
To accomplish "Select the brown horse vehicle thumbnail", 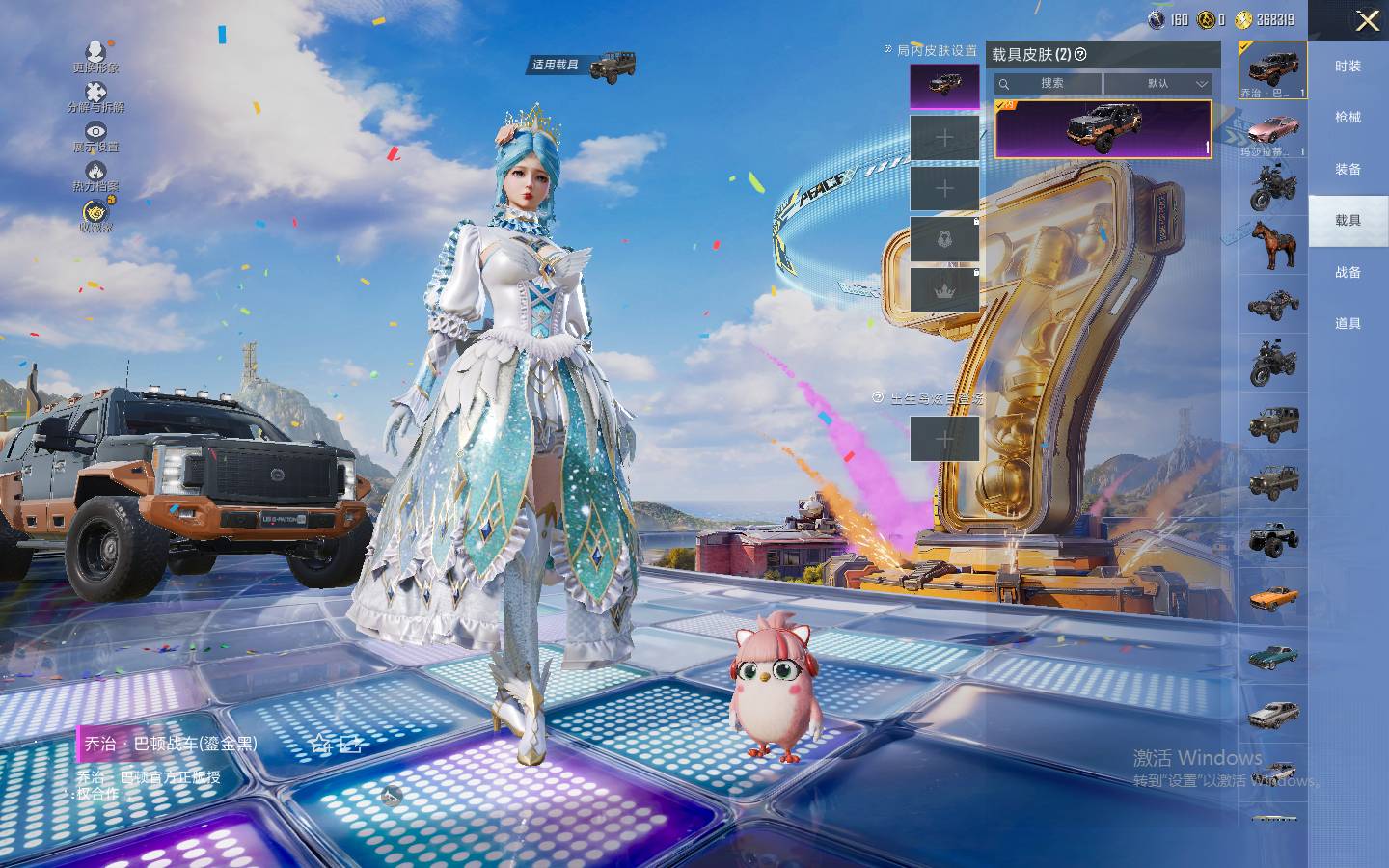I will 1272,244.
